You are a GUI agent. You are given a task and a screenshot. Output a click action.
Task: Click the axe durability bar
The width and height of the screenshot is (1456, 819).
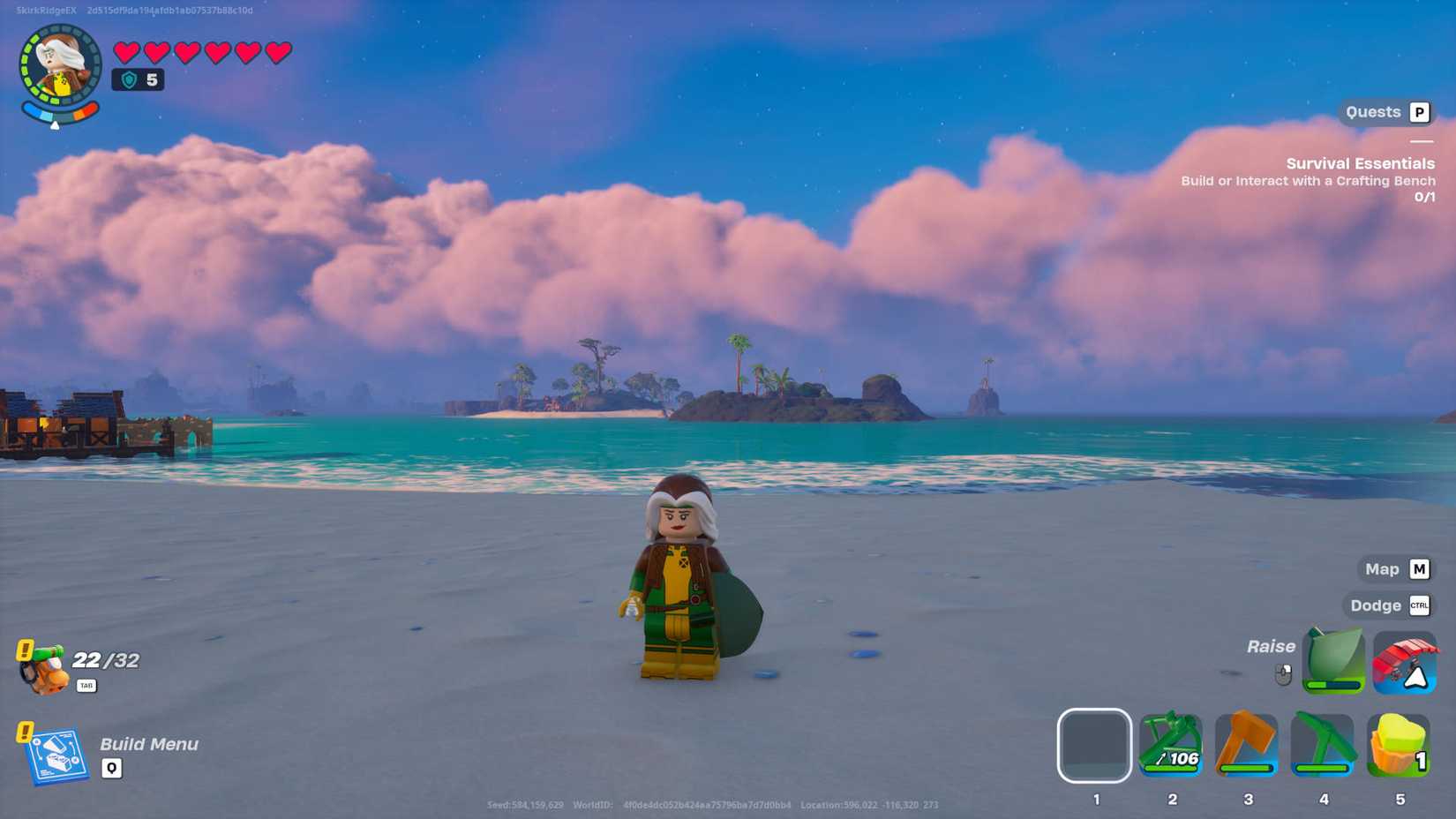(x=1170, y=767)
